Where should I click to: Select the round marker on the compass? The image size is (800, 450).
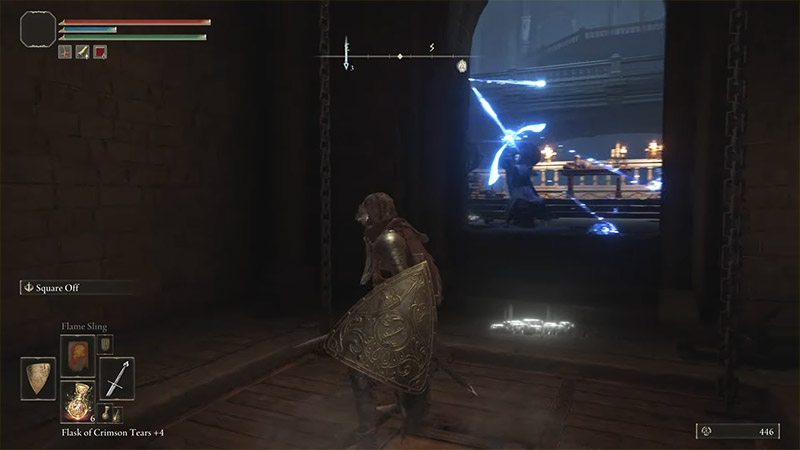(462, 66)
